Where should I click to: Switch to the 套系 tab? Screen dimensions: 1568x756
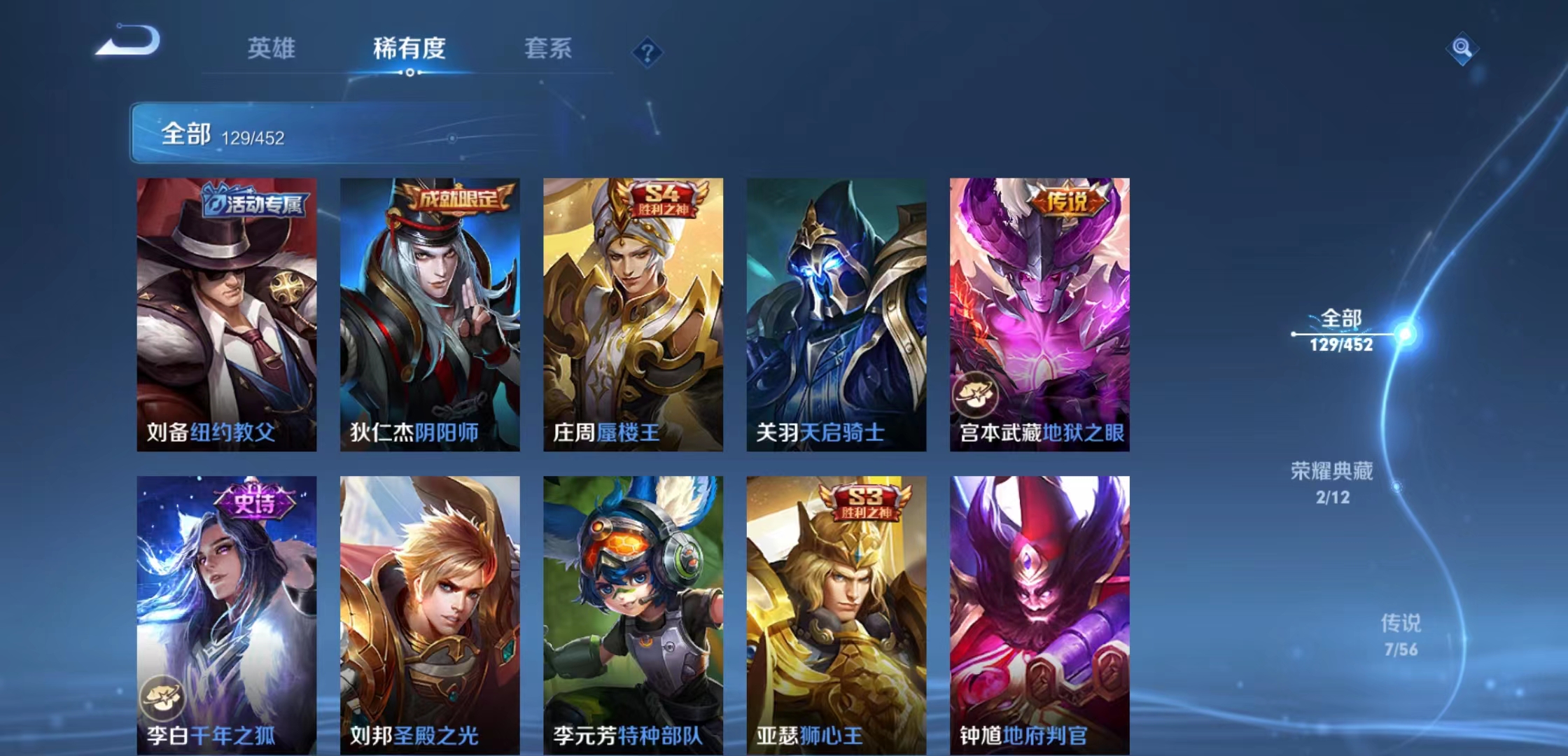[548, 49]
